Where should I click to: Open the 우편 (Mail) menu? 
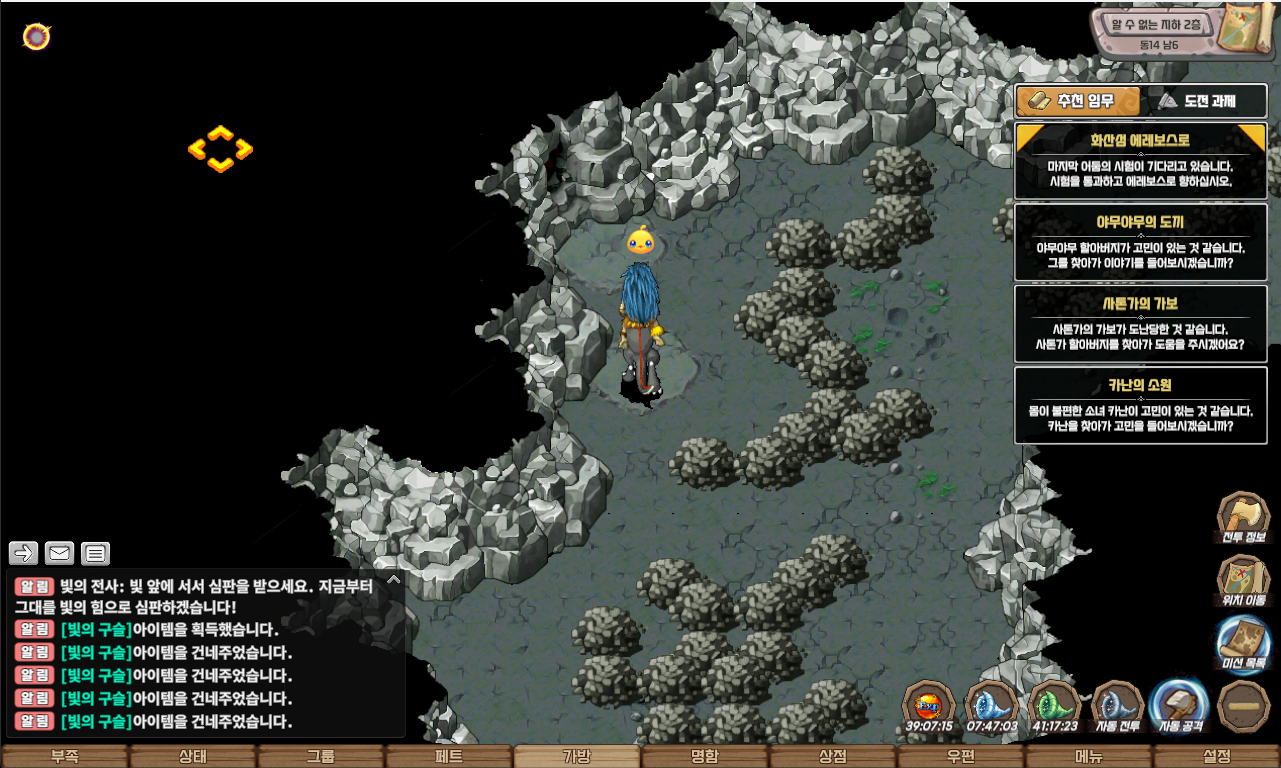(961, 756)
